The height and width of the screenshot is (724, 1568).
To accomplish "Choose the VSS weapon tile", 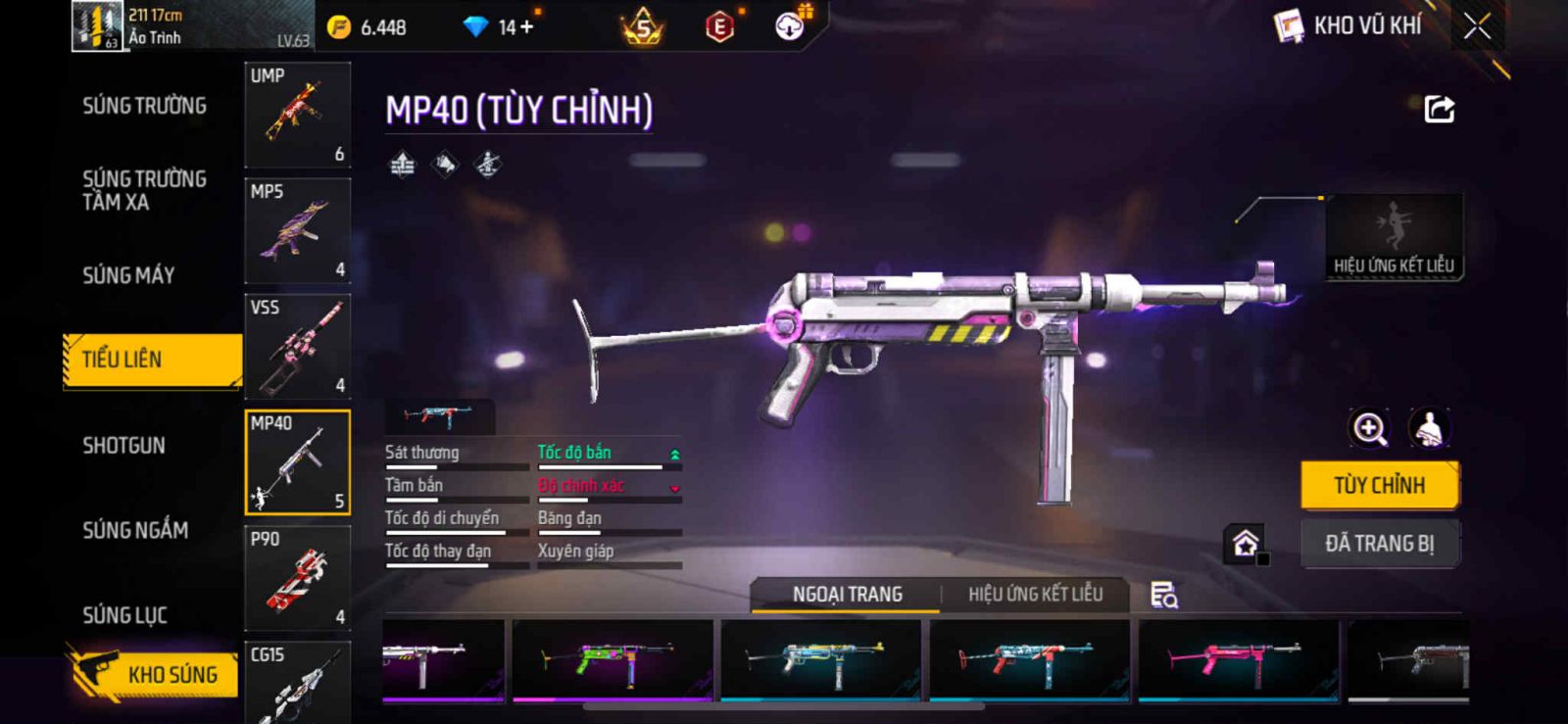I will 297,346.
